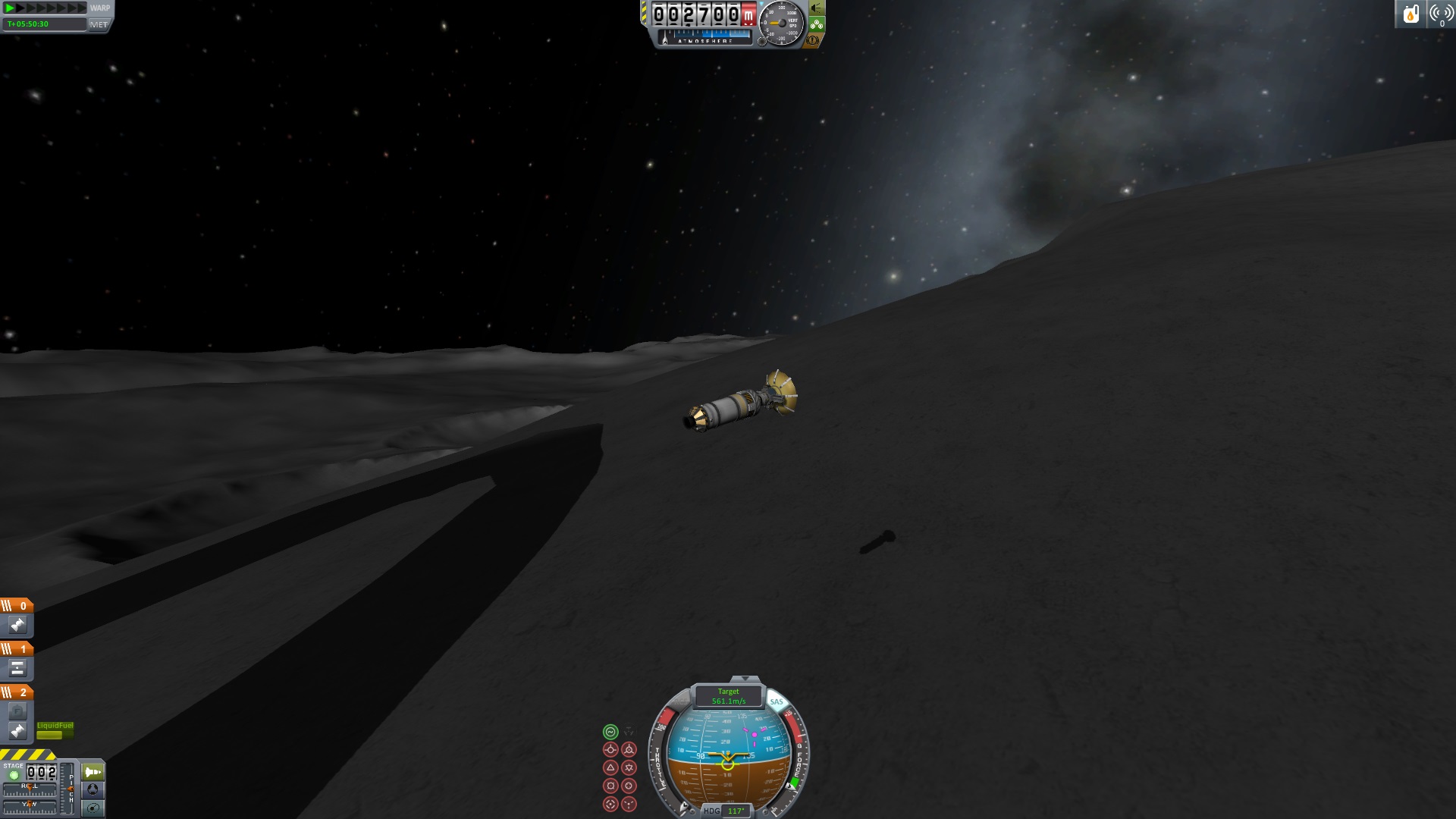The width and height of the screenshot is (1456, 819).
Task: Click the Target speed readout to switch mode
Action: point(728,696)
